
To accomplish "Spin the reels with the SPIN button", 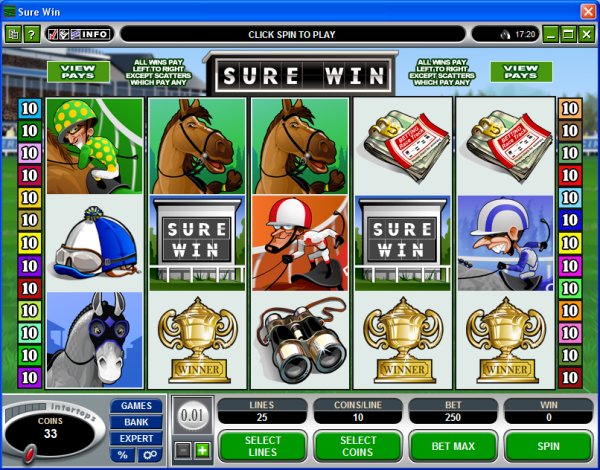I will [548, 444].
